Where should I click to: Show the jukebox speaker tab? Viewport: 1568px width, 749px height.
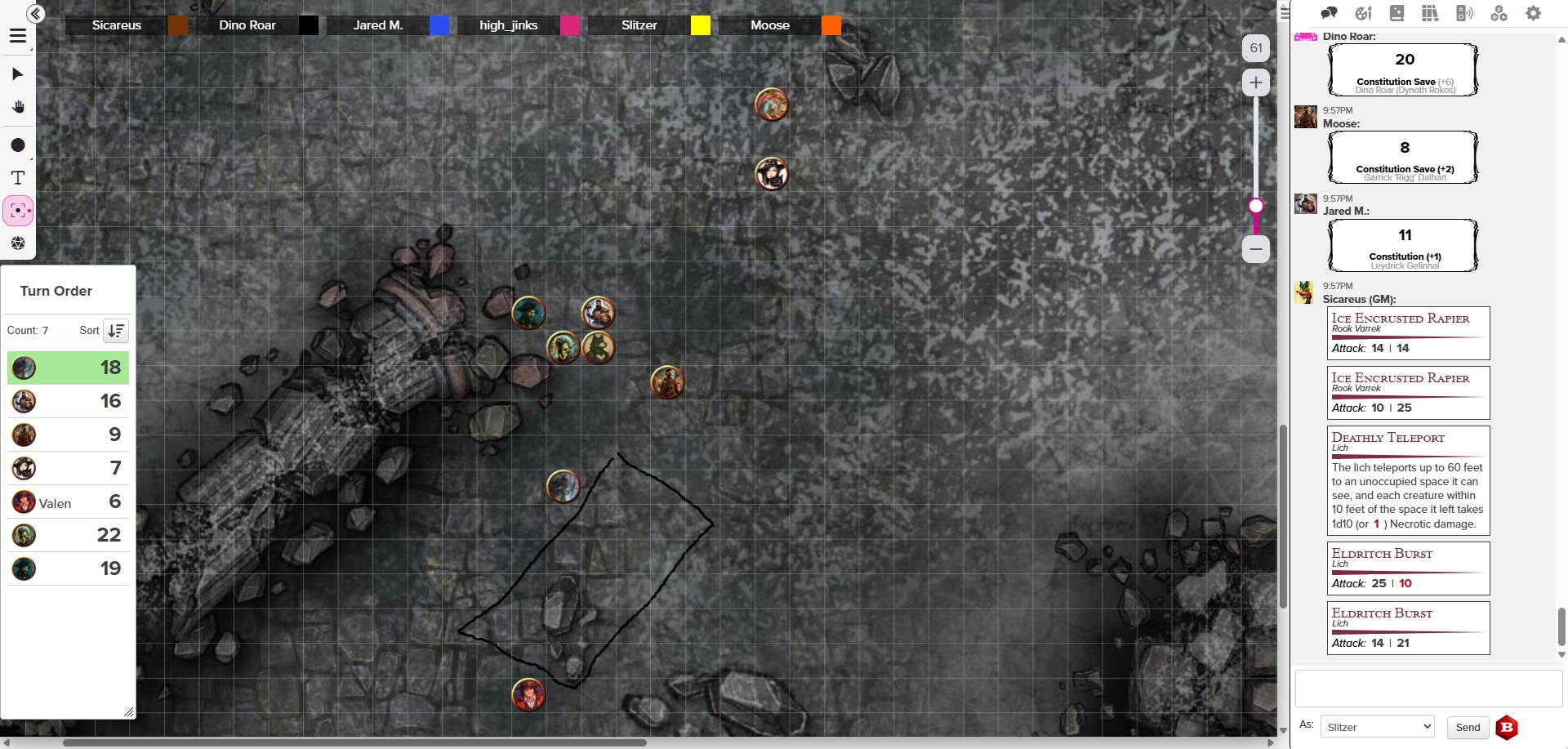point(1464,13)
